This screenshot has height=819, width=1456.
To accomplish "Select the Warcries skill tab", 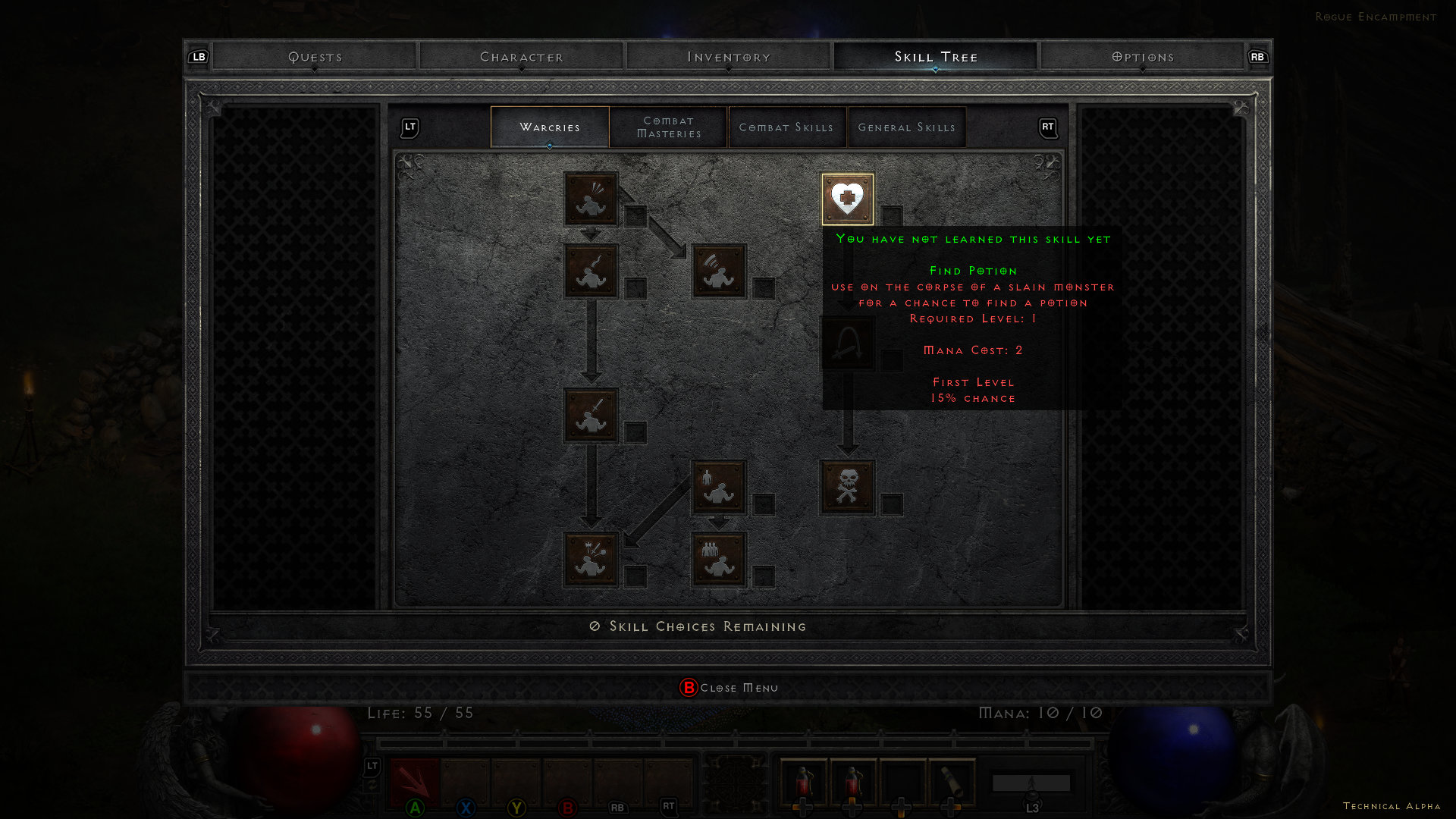I will 550,127.
